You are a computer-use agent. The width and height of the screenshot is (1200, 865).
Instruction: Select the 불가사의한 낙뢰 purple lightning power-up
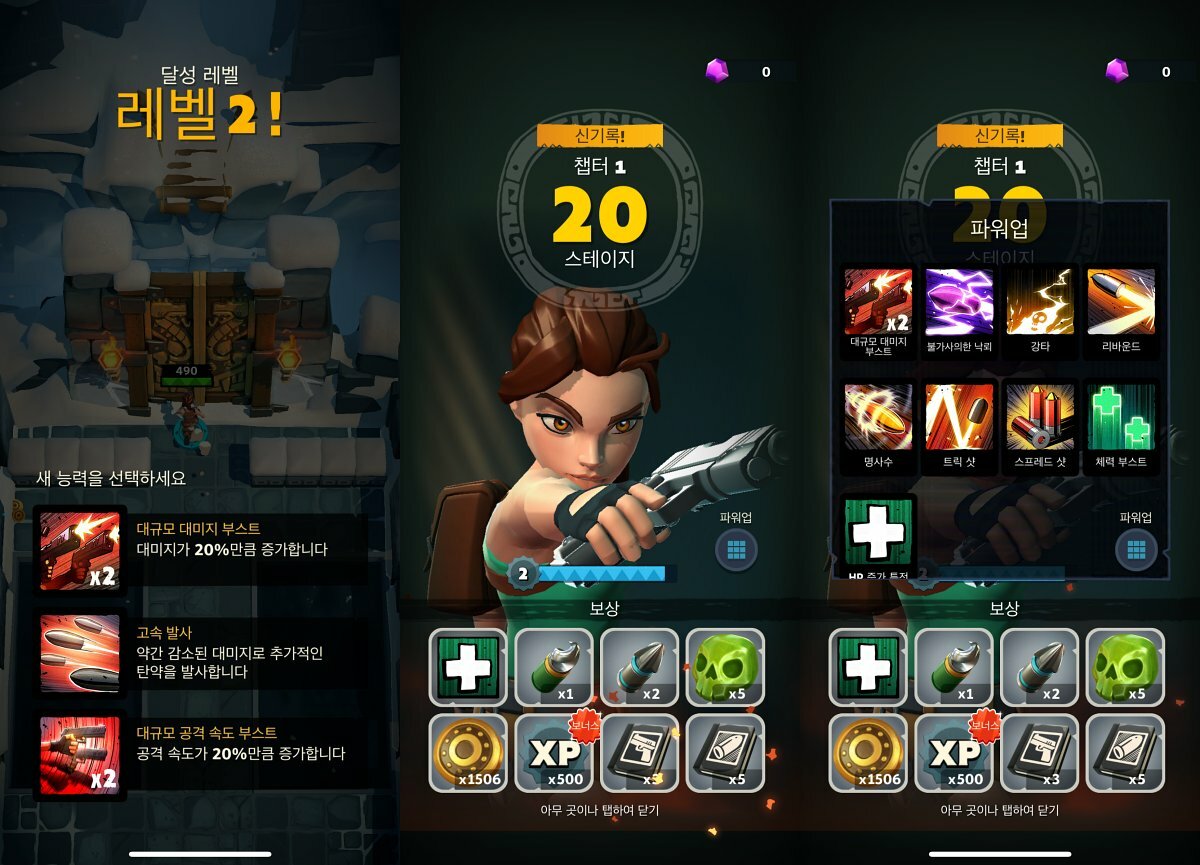click(959, 301)
